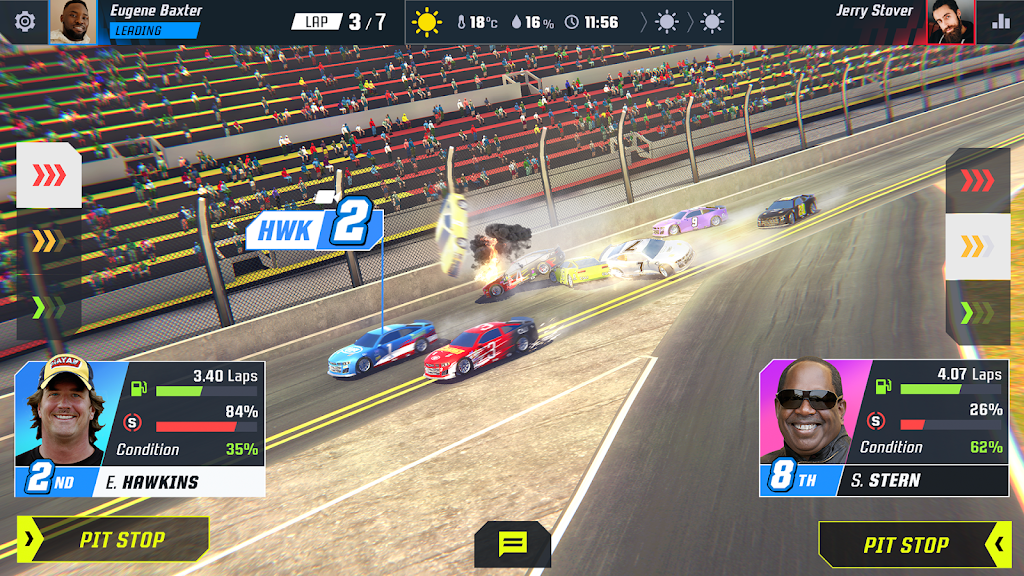Send E. Hawkins to pit stop

[x=113, y=540]
